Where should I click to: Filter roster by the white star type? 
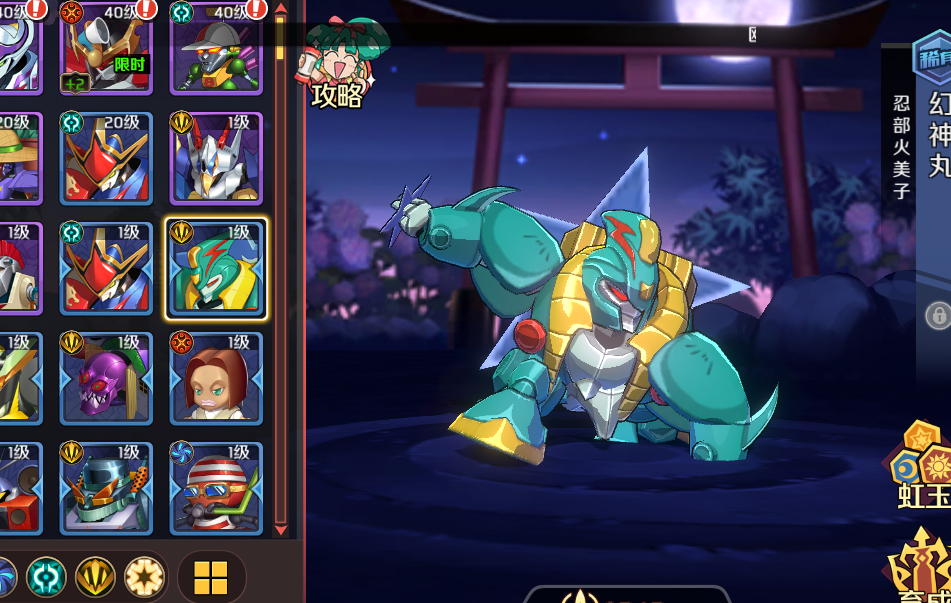(144, 577)
